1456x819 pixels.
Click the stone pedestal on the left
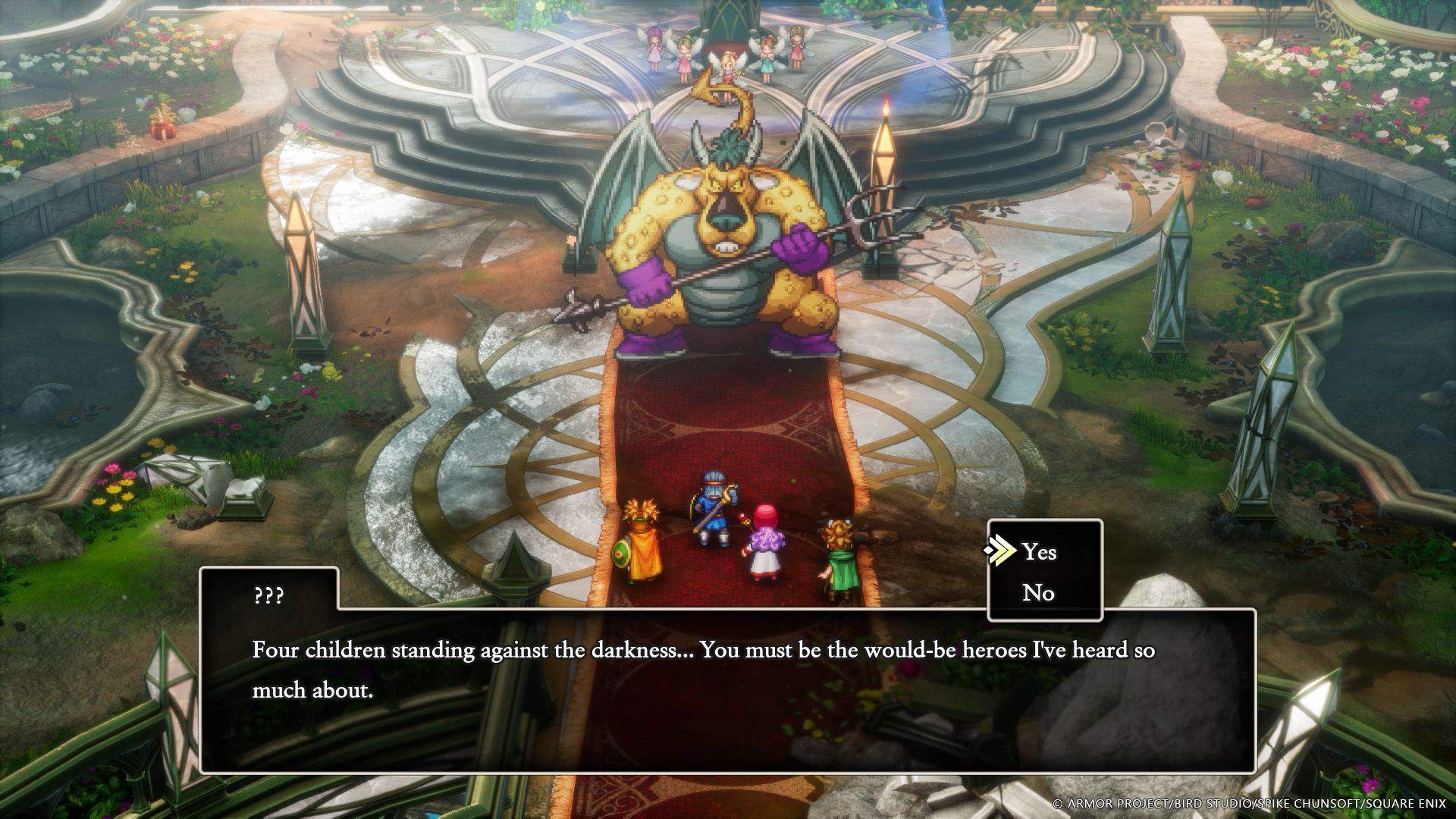(x=243, y=504)
